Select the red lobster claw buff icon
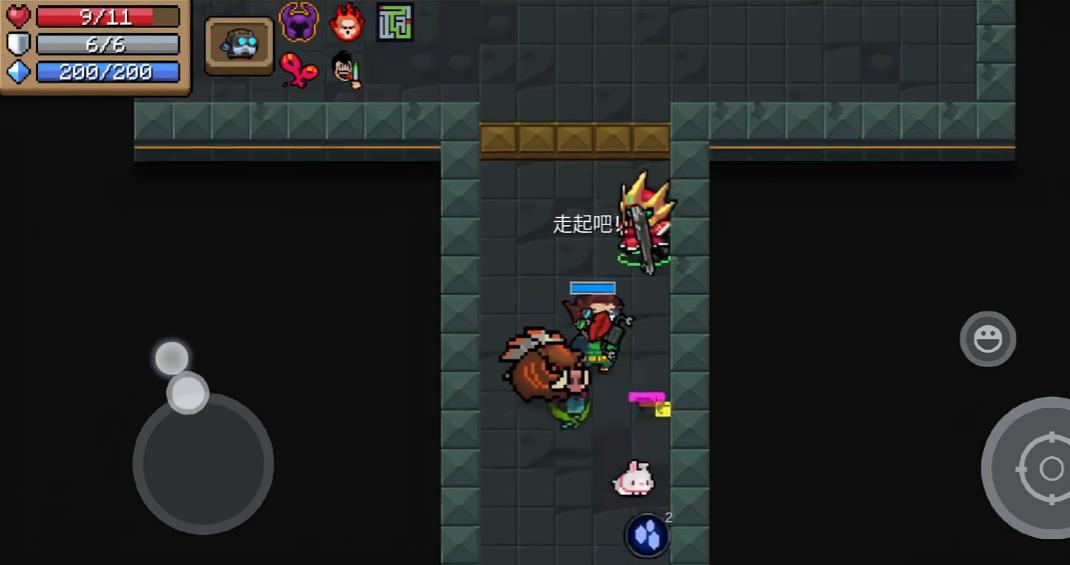This screenshot has width=1070, height=565. pyautogui.click(x=298, y=69)
